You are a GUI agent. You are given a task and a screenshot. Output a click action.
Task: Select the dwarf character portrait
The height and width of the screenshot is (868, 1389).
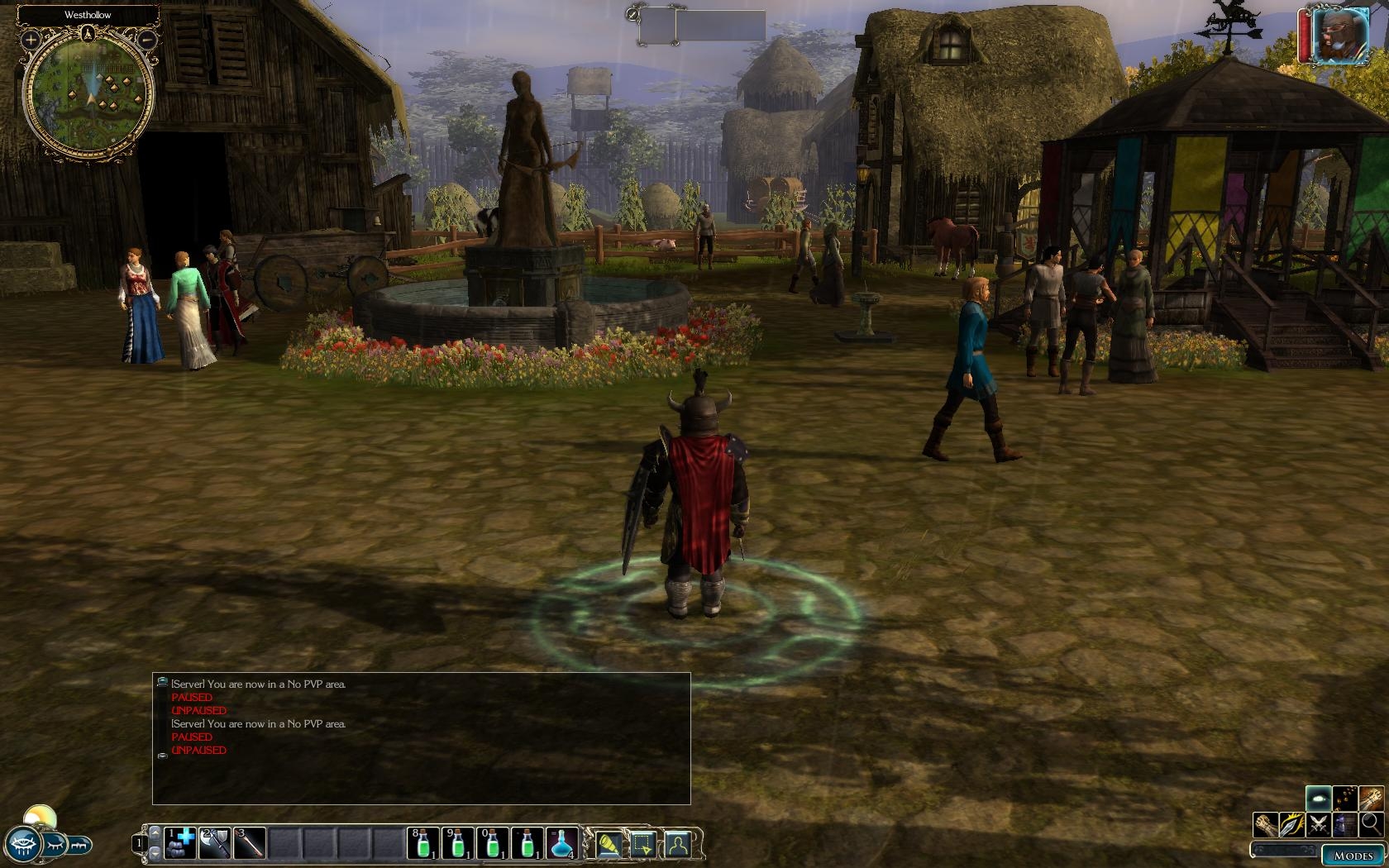pyautogui.click(x=1339, y=36)
